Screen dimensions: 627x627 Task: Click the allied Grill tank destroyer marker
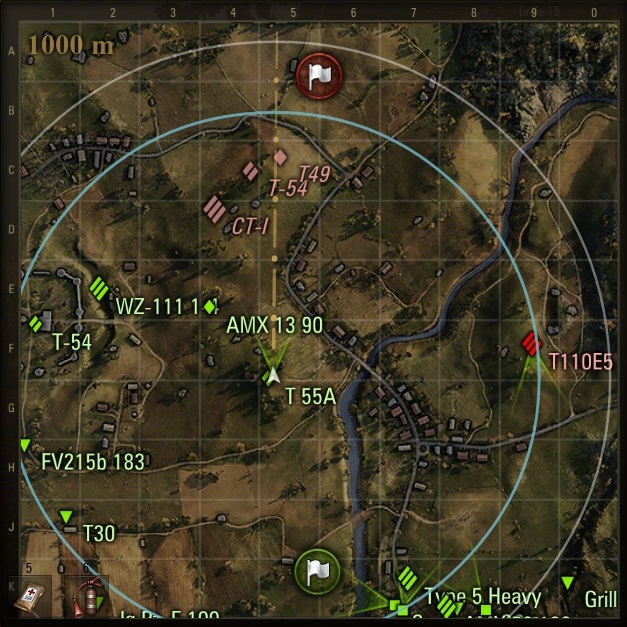pos(568,582)
